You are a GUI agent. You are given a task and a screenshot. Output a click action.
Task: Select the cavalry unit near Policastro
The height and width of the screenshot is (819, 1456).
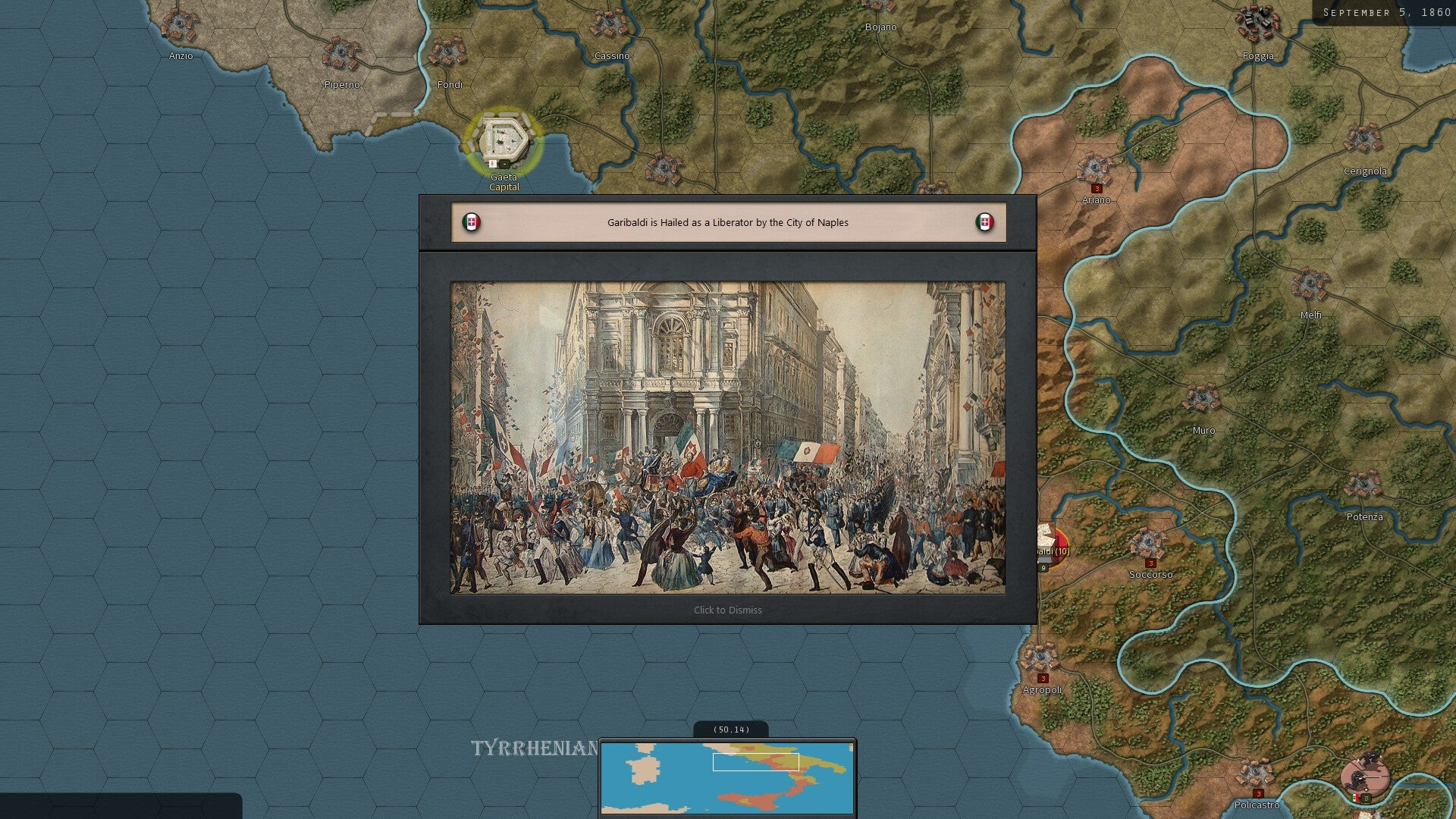[1365, 775]
